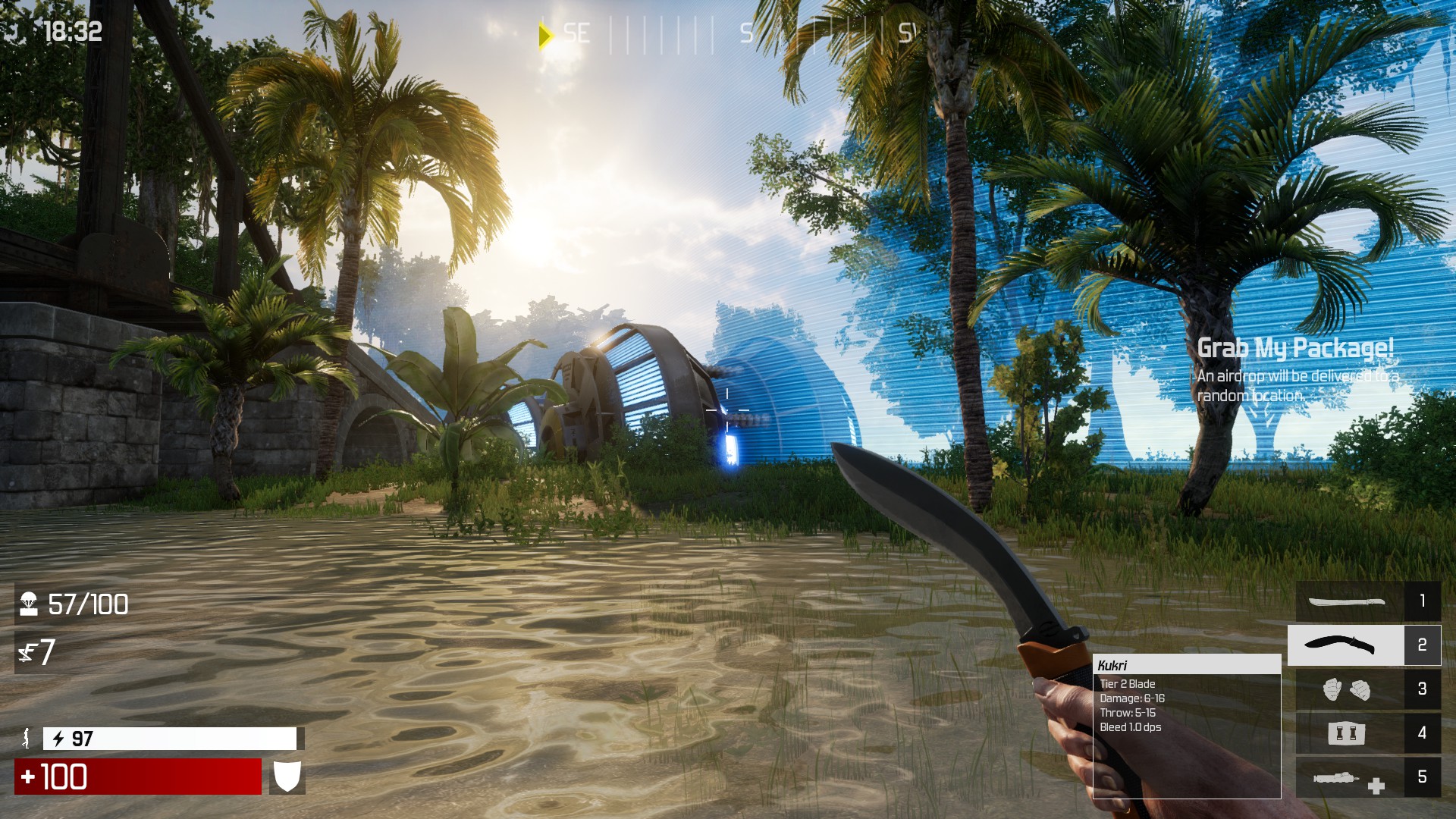Click the red 100 health bar
Image resolution: width=1456 pixels, height=819 pixels.
click(136, 777)
